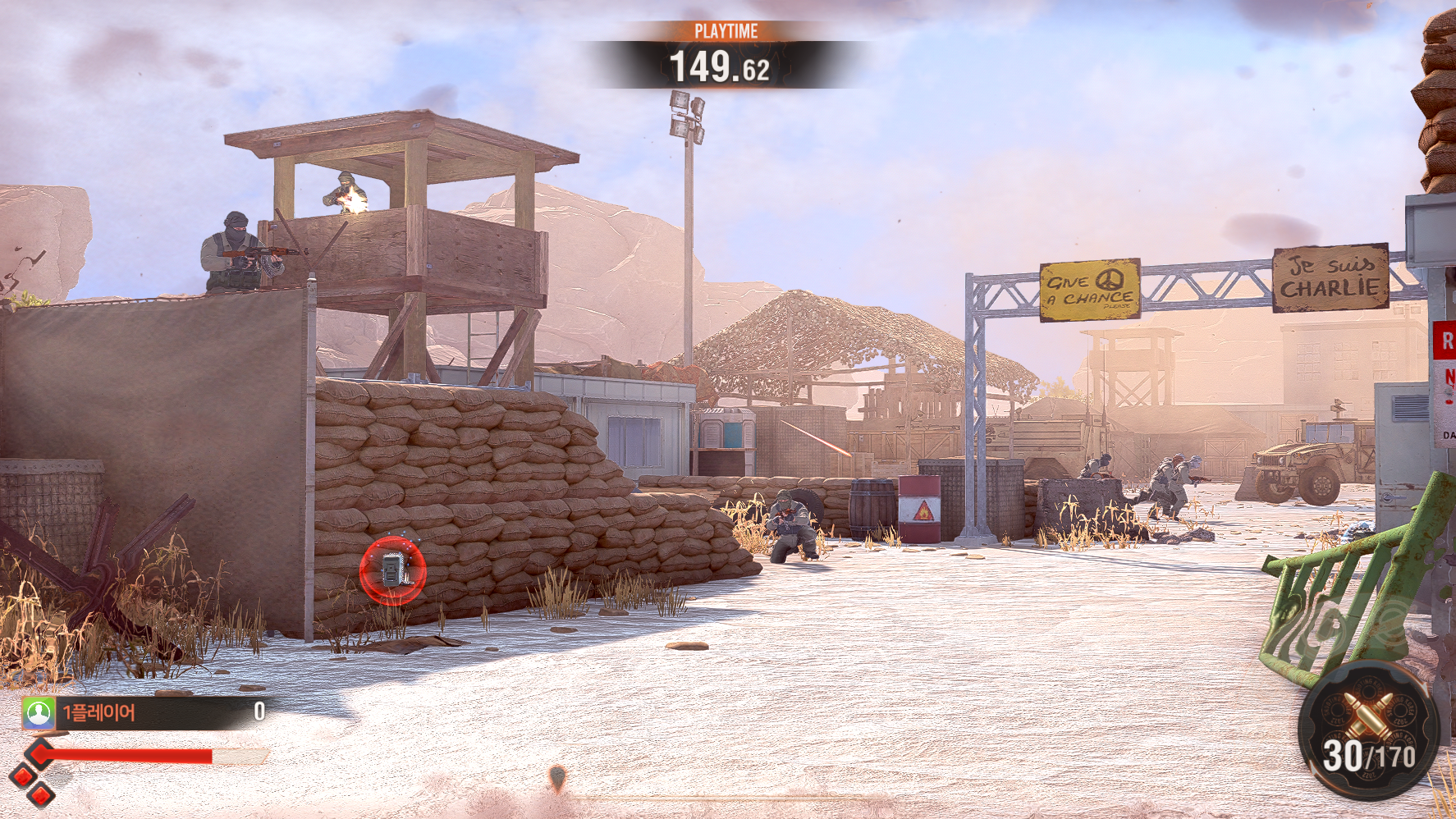Image resolution: width=1456 pixels, height=819 pixels.
Task: Shoot the red-circled supply pickup
Action: pyautogui.click(x=393, y=570)
